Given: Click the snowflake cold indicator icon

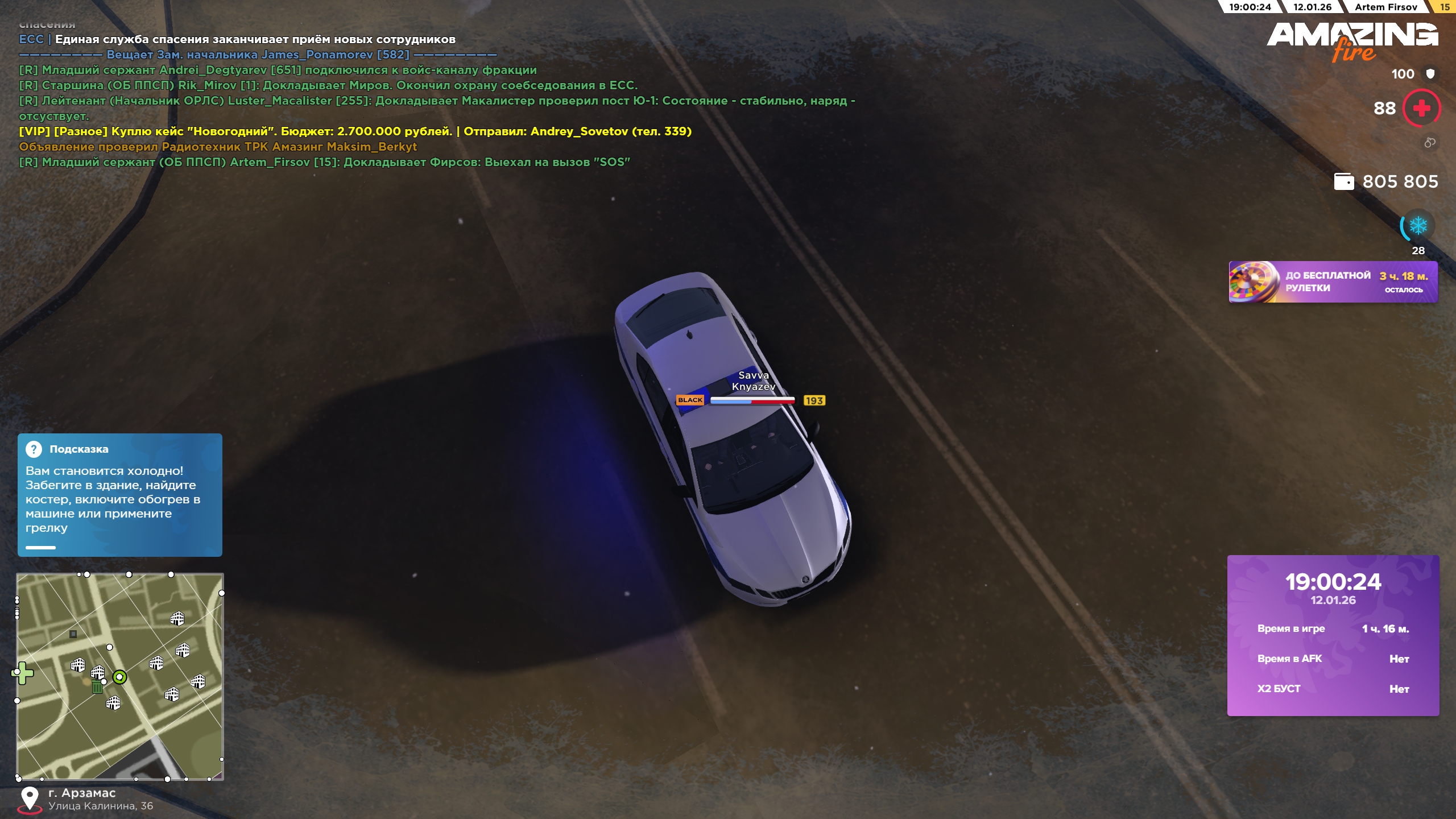Looking at the screenshot, I should 1418,226.
